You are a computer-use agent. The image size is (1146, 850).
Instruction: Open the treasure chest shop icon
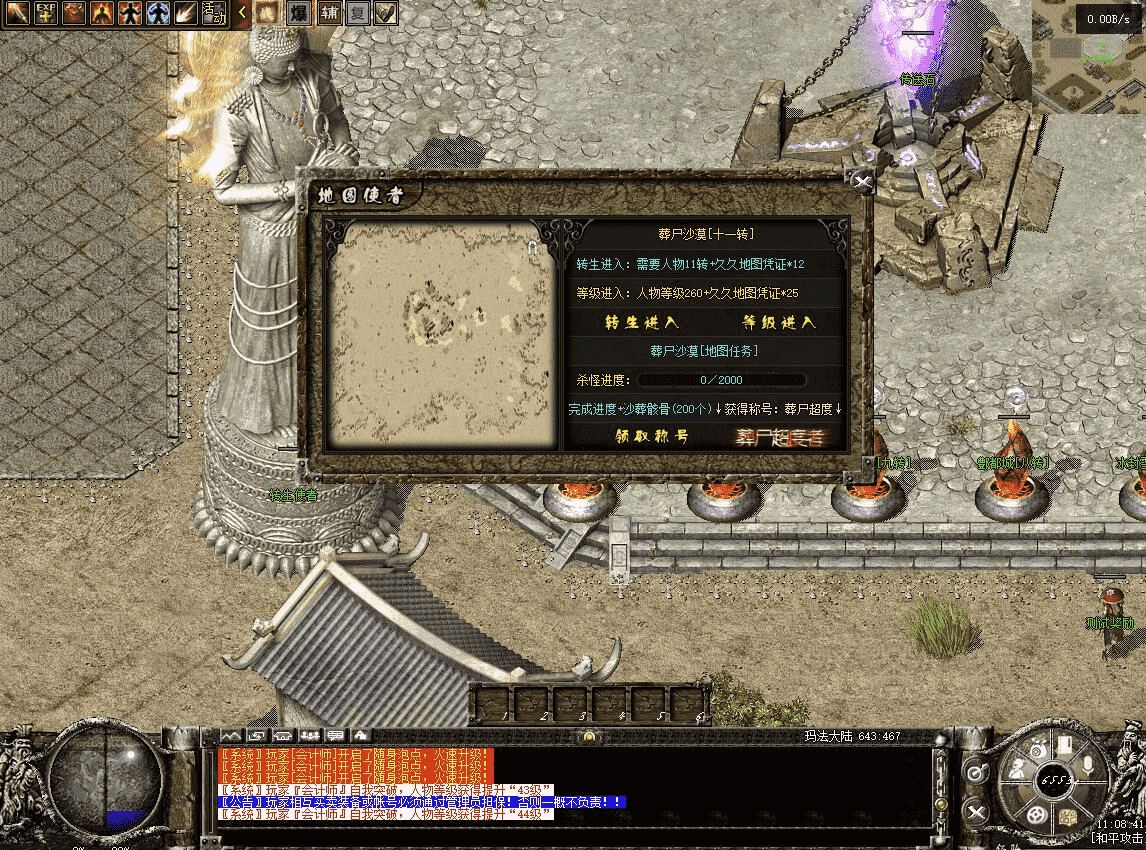(1068, 815)
